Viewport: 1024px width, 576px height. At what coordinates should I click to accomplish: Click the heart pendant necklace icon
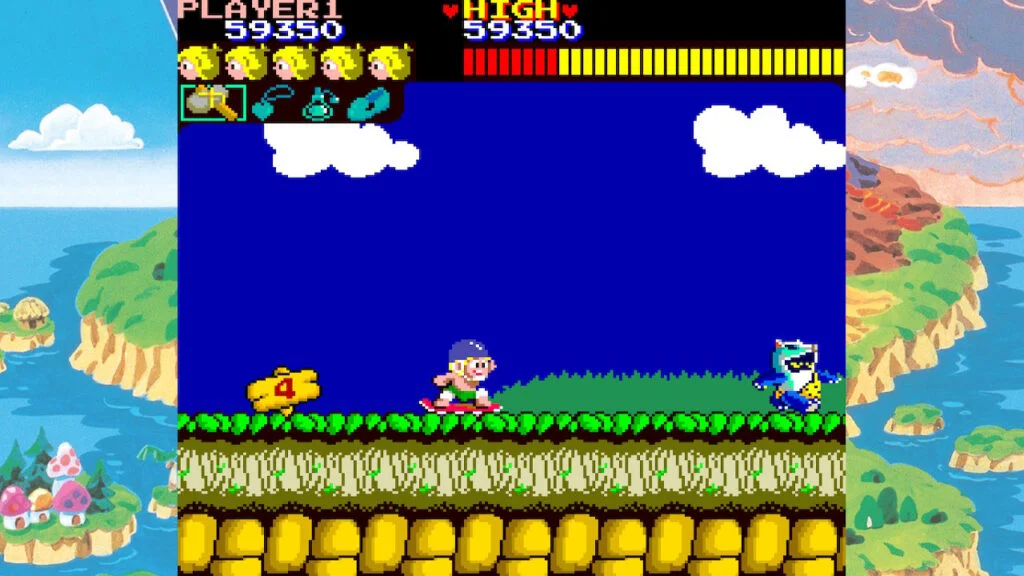(x=271, y=104)
